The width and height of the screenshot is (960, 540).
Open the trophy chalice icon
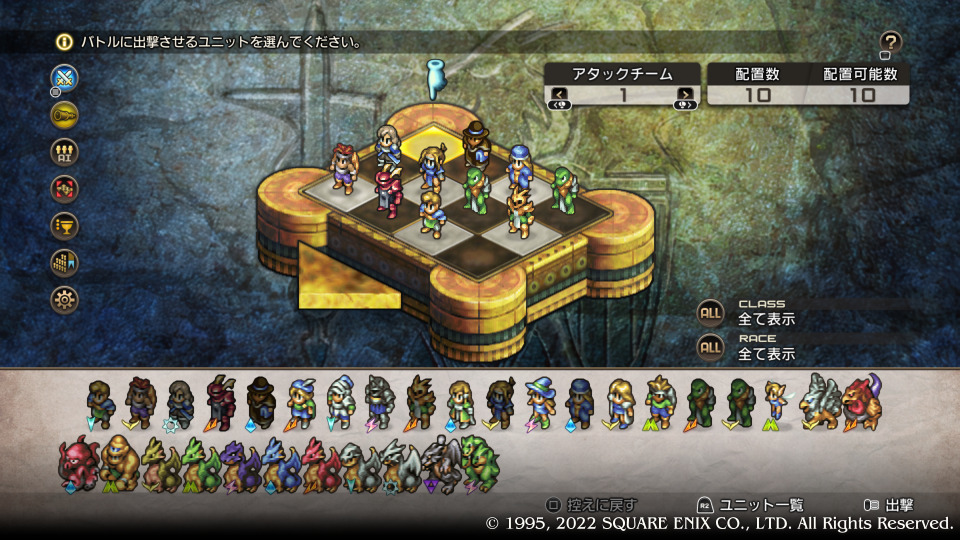tap(65, 225)
